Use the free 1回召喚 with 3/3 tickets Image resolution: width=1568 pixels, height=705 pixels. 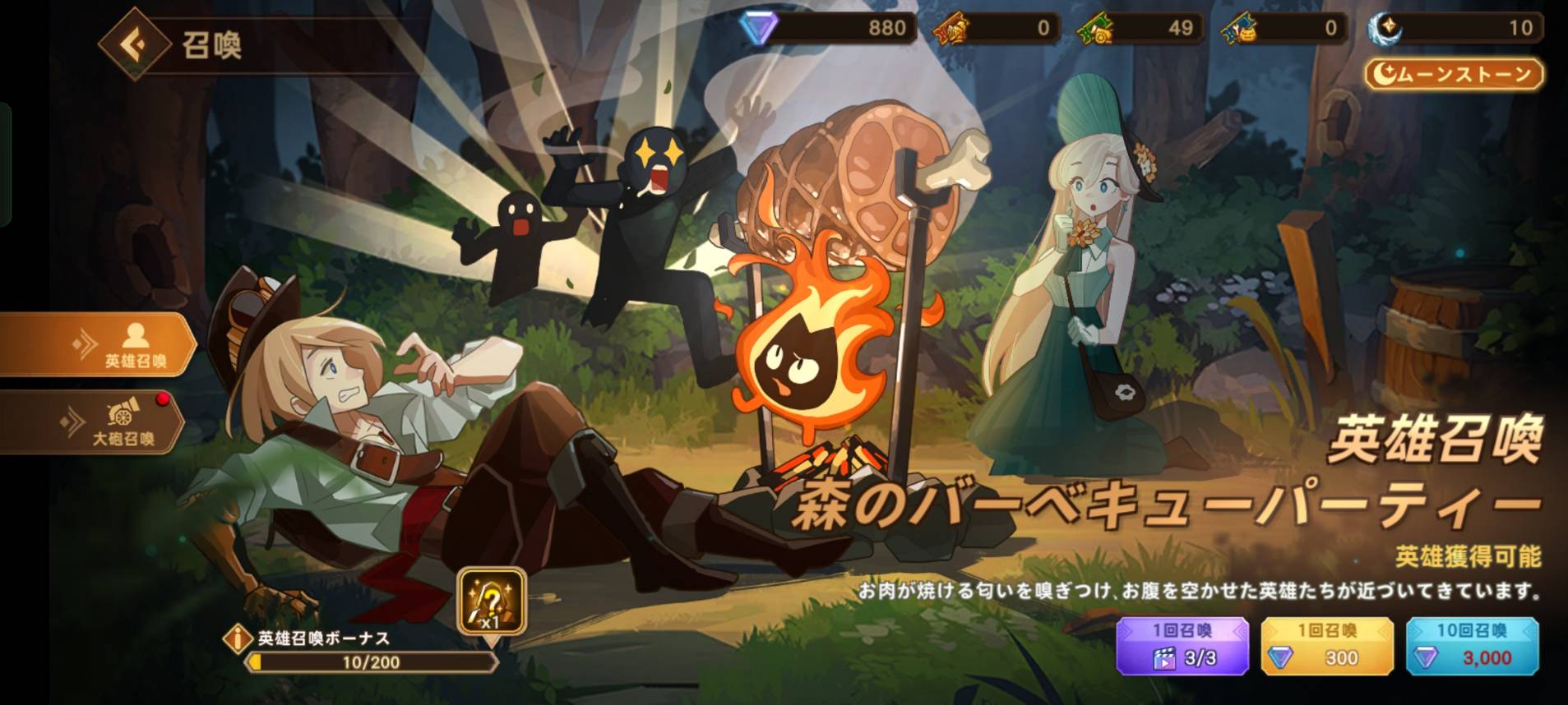coord(1182,646)
